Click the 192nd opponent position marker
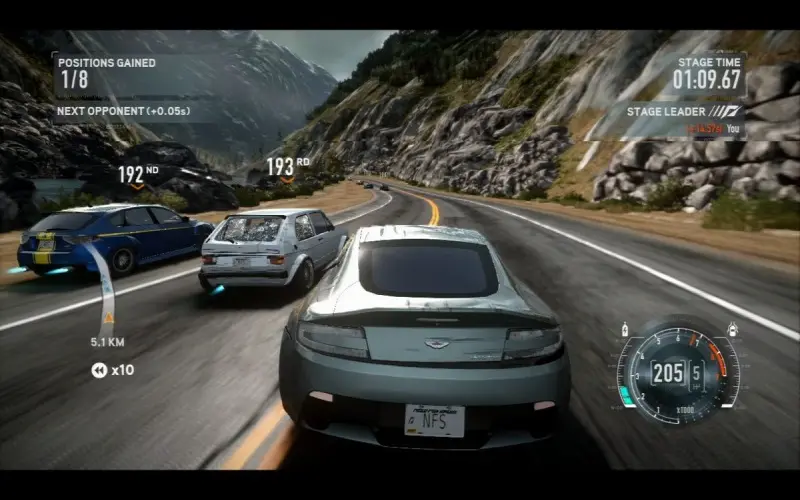800x500 pixels. (x=138, y=175)
